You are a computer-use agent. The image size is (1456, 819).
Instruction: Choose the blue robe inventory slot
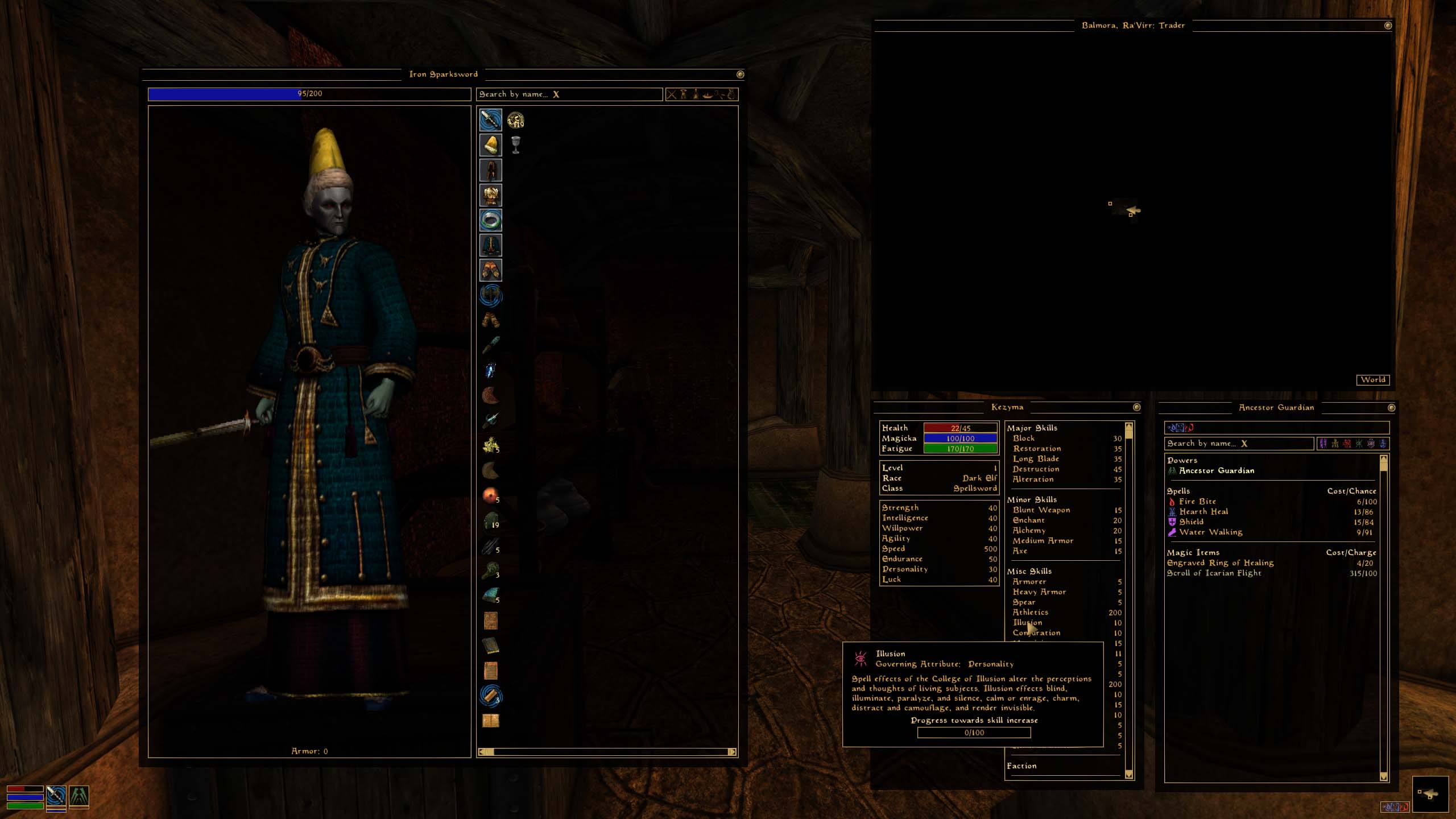point(490,245)
